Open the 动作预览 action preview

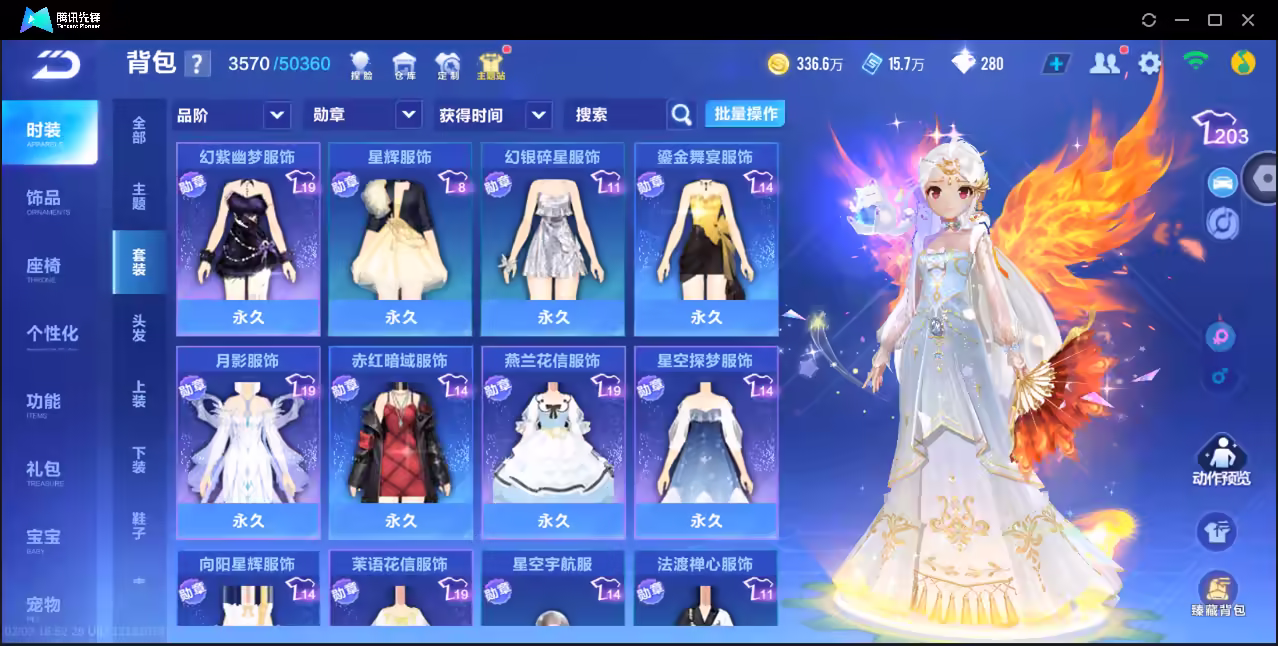pos(1220,461)
